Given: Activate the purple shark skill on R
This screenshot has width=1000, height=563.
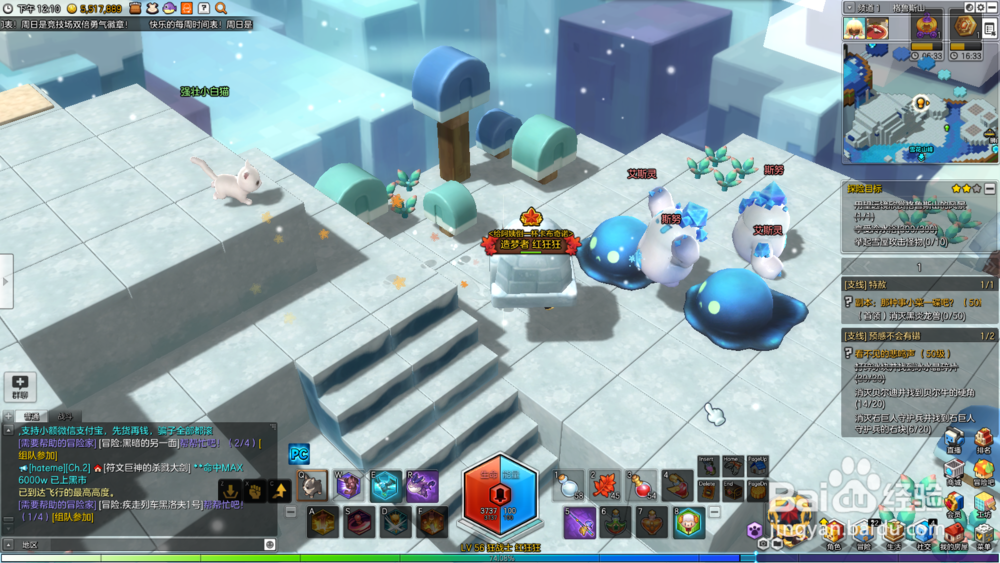Looking at the screenshot, I should (421, 486).
